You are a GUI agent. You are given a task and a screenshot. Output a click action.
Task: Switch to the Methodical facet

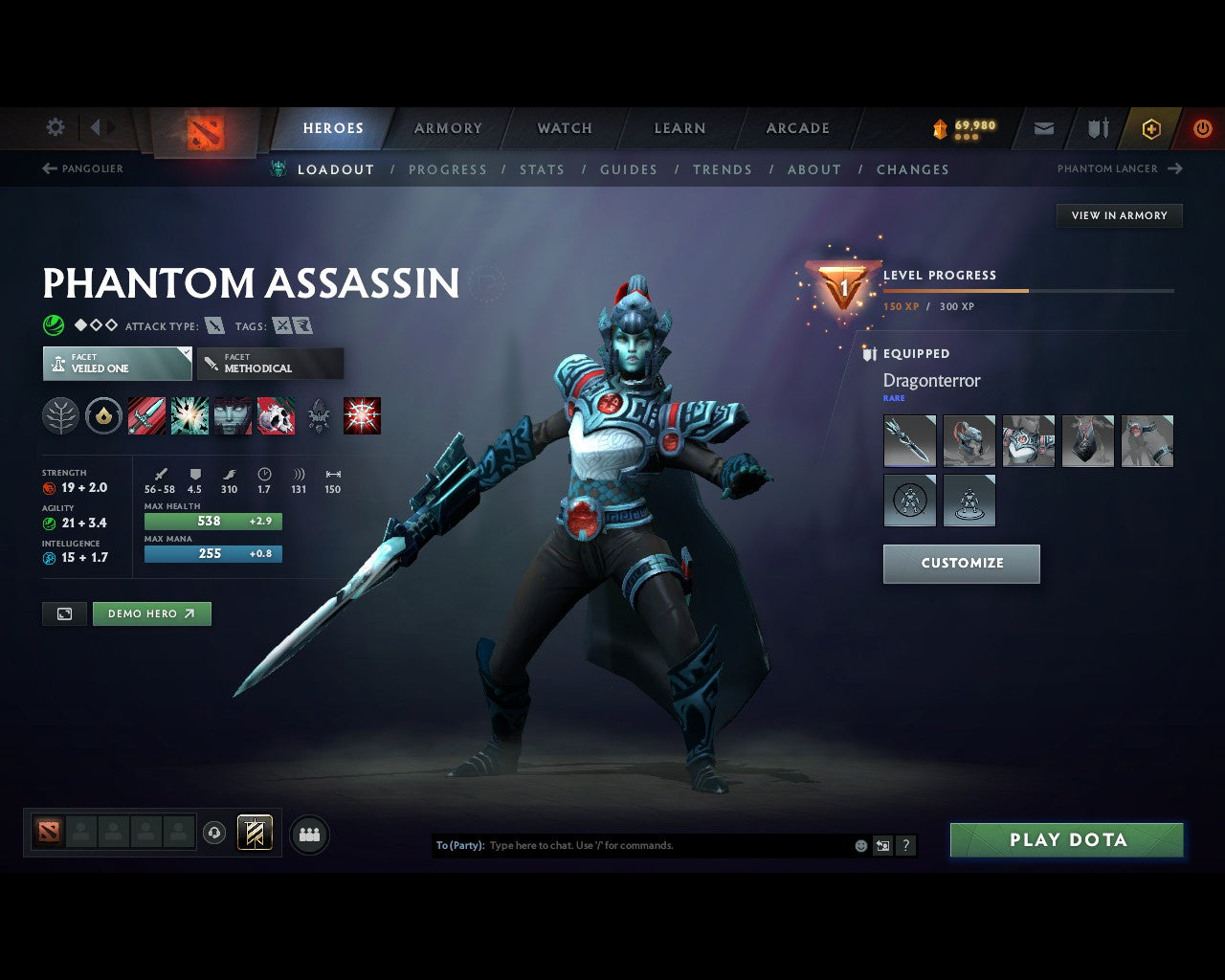(x=270, y=364)
